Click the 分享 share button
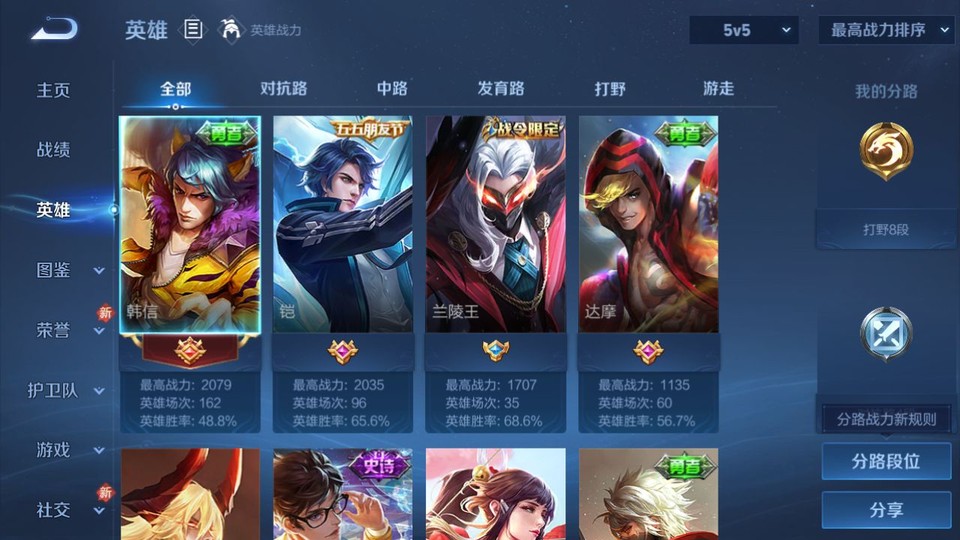960x540 pixels. coord(886,510)
